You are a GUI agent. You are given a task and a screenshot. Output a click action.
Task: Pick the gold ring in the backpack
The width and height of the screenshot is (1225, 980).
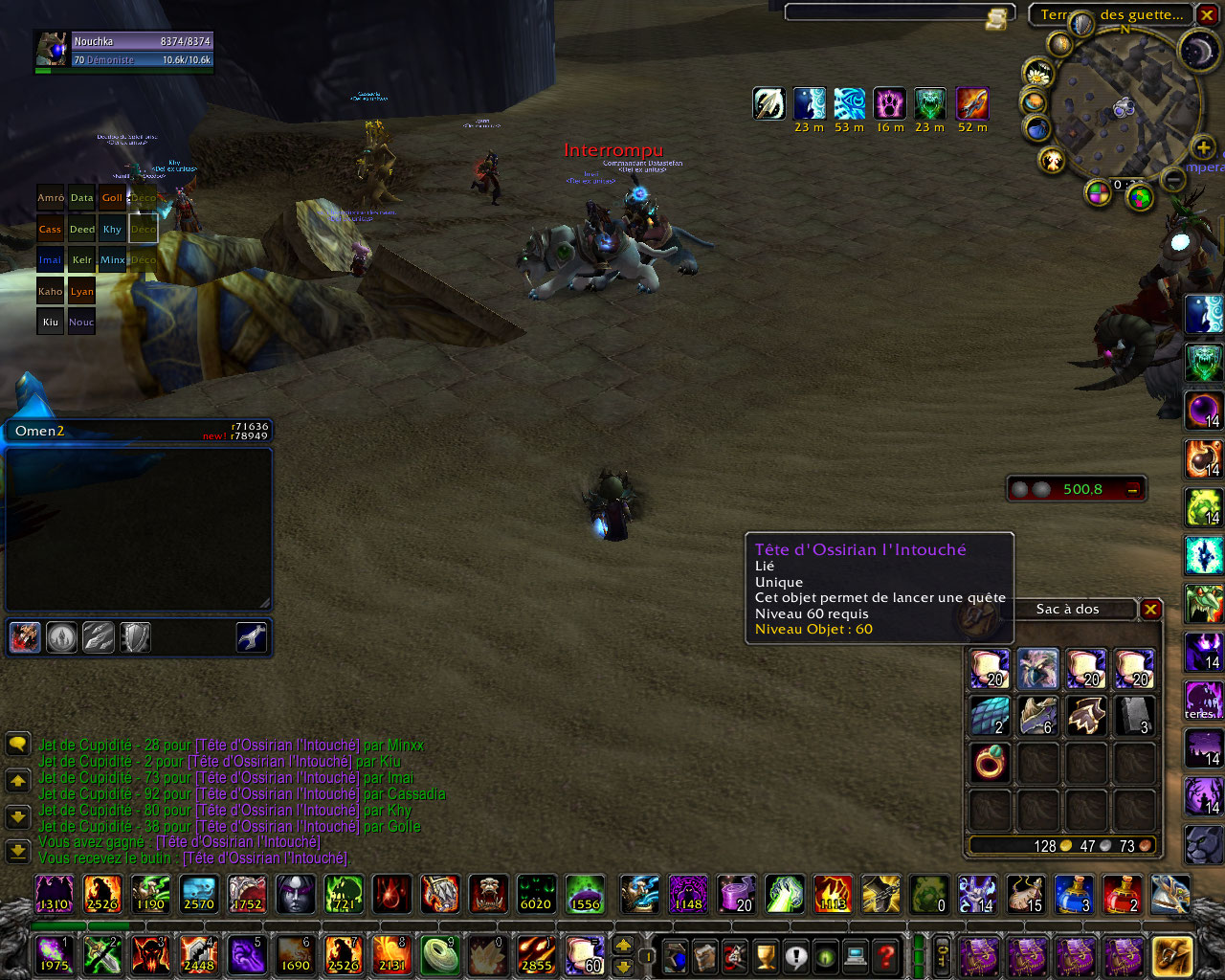point(990,764)
